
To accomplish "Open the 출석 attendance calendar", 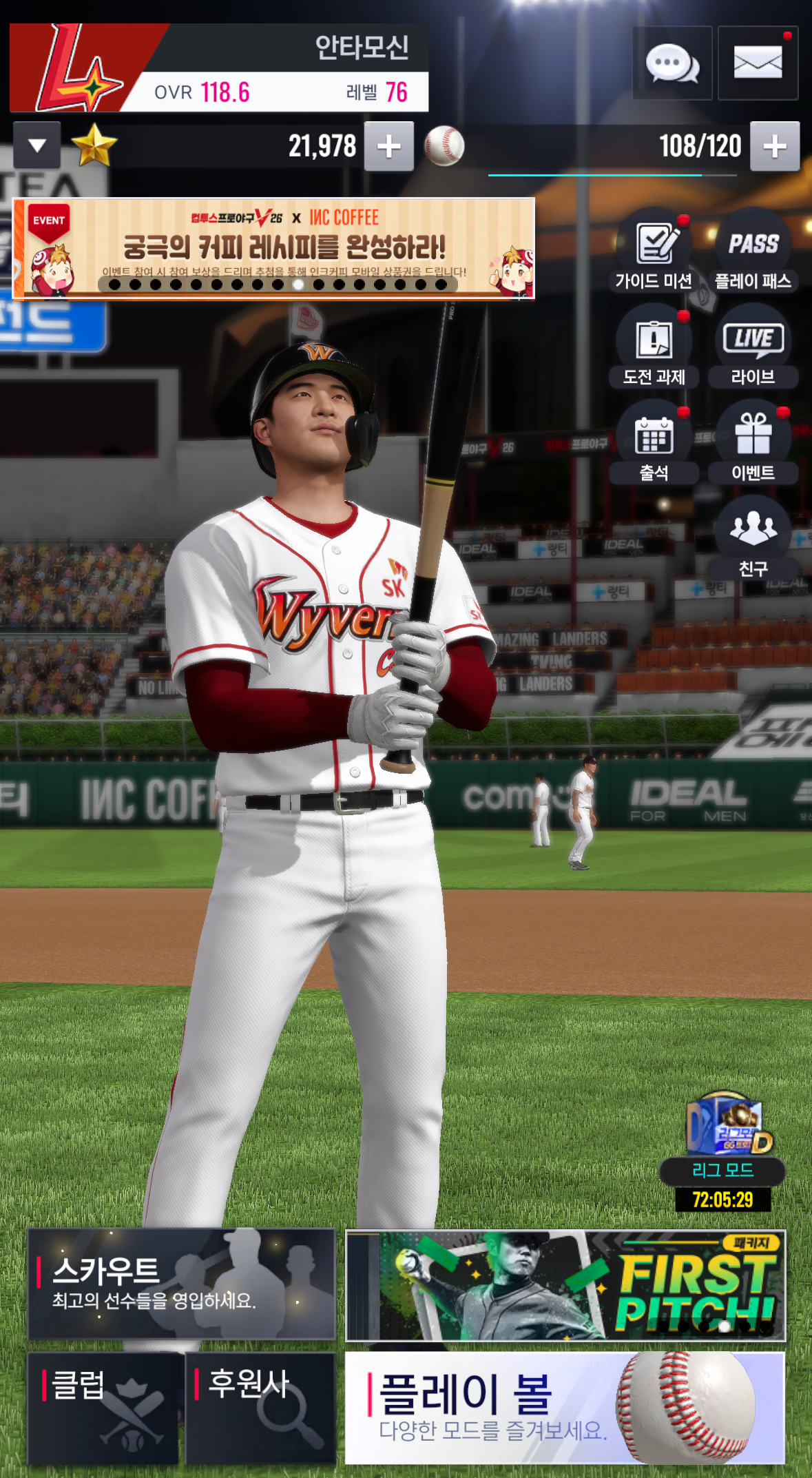I will (x=654, y=442).
